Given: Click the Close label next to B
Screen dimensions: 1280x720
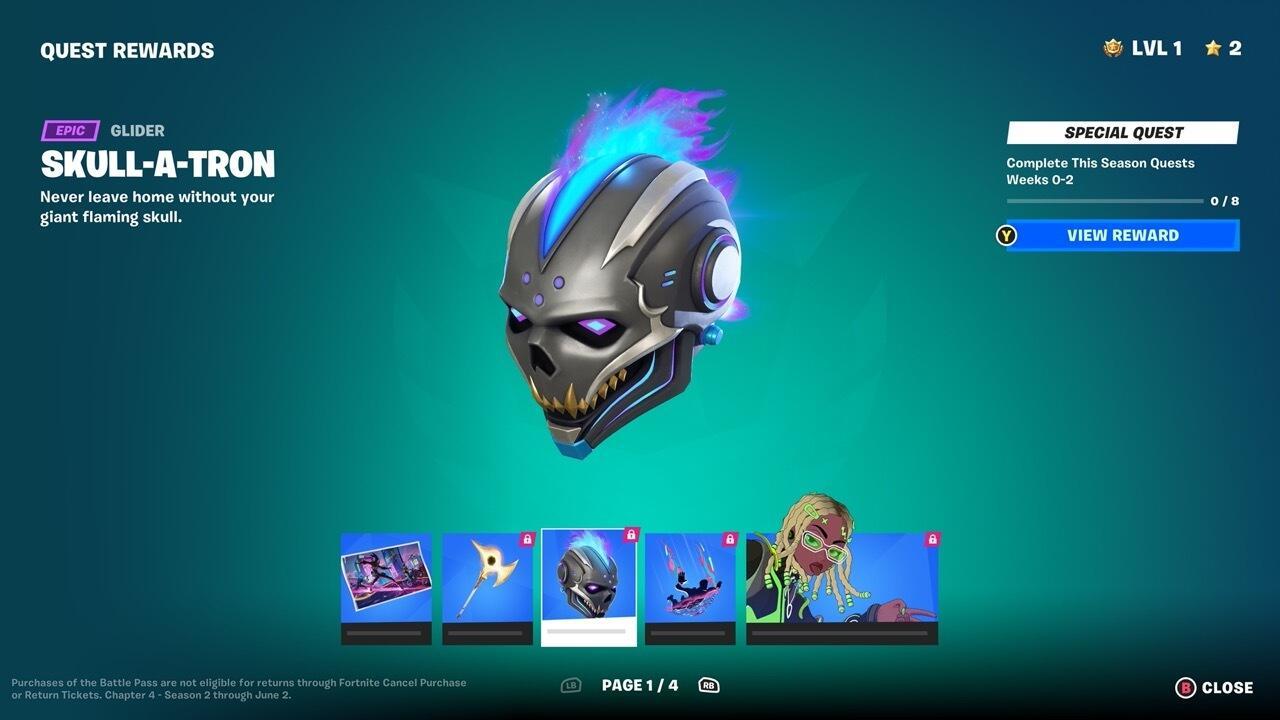Looking at the screenshot, I should tap(1228, 687).
